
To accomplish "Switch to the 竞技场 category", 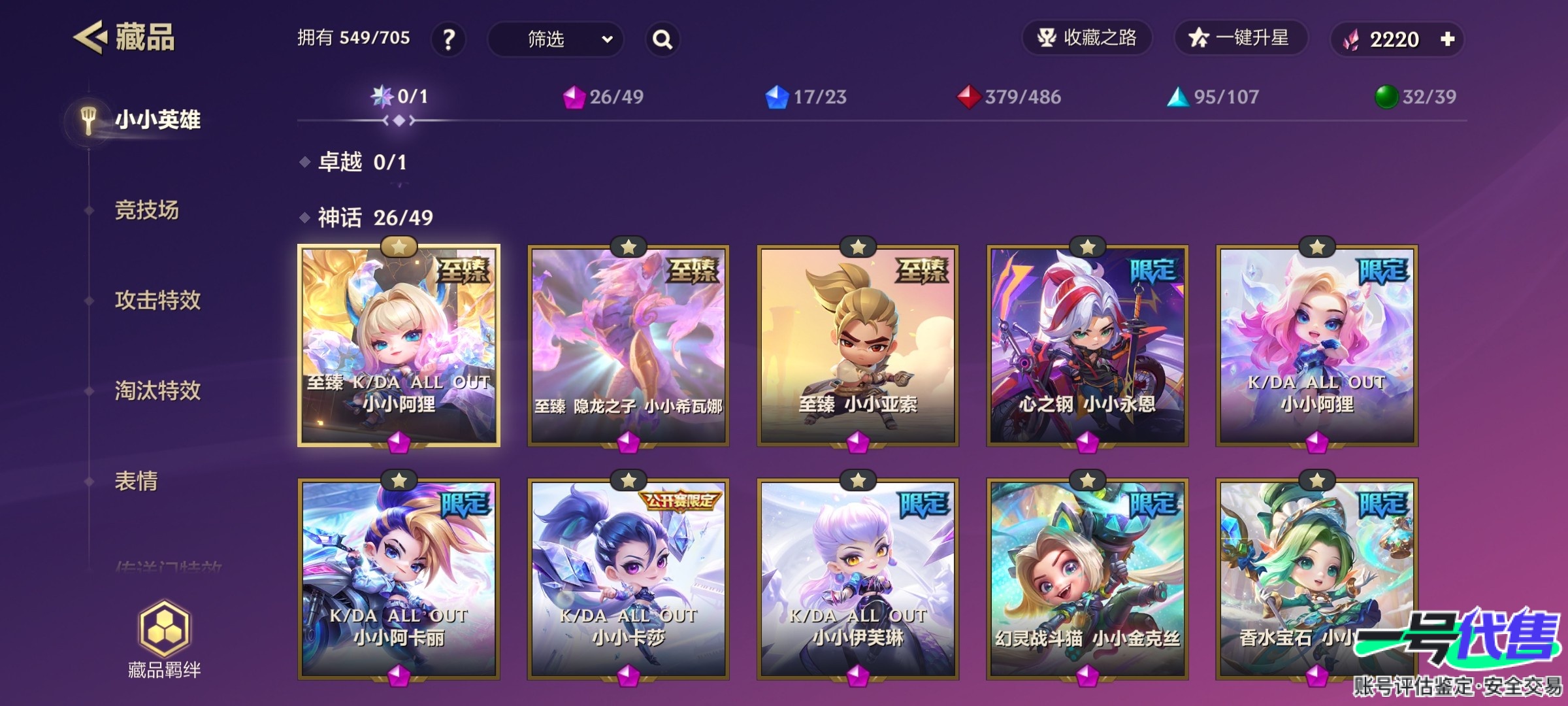I will 146,210.
